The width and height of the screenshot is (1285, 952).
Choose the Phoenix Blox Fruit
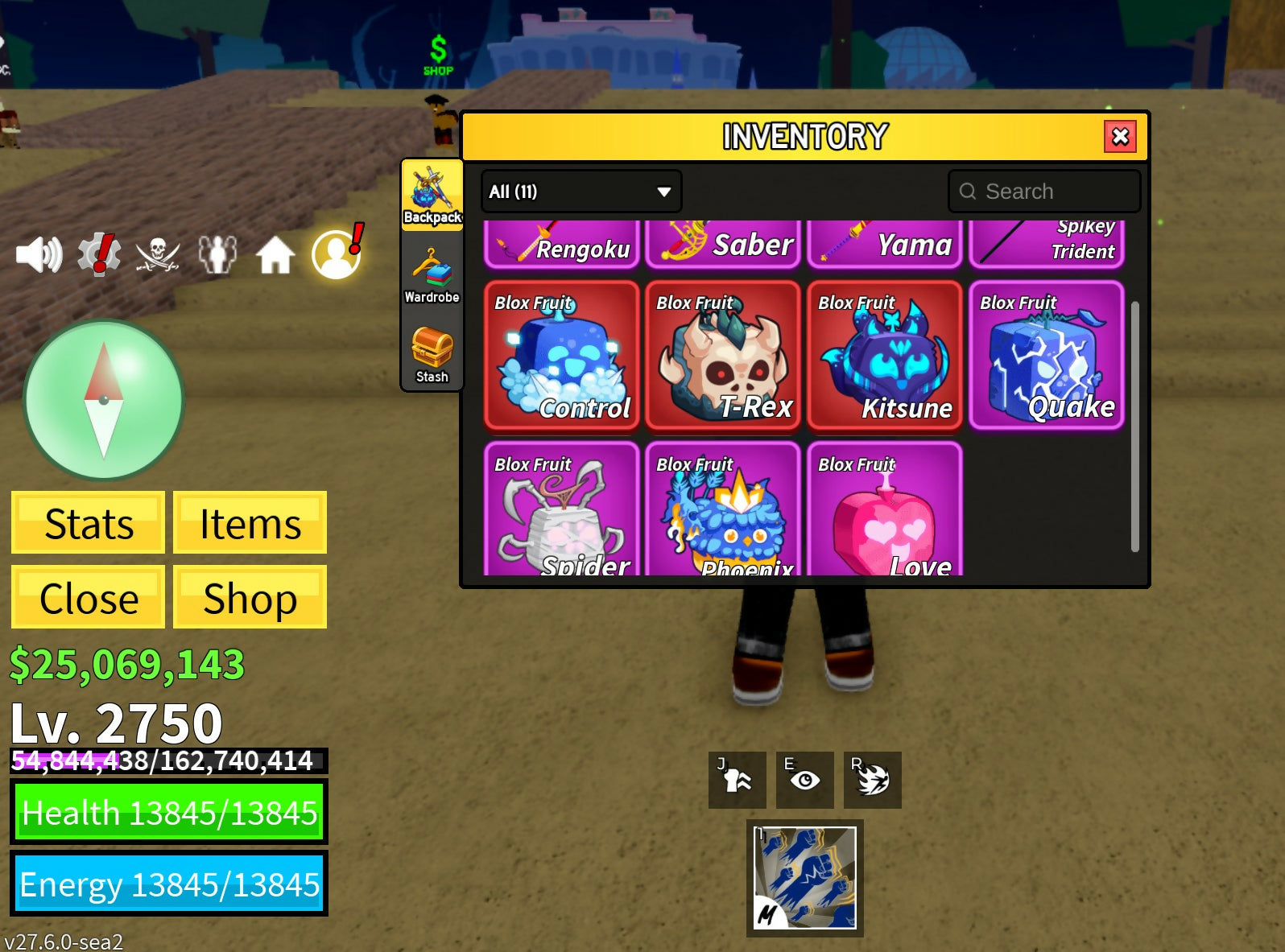coord(723,509)
